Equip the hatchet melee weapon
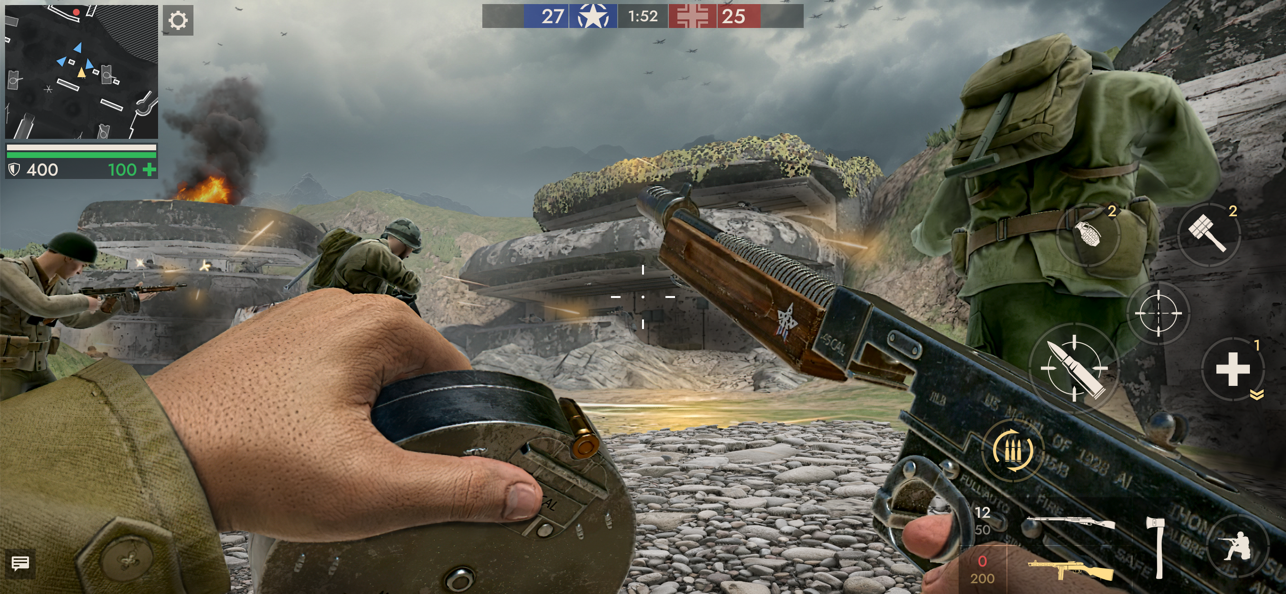1286x594 pixels. 1157,547
